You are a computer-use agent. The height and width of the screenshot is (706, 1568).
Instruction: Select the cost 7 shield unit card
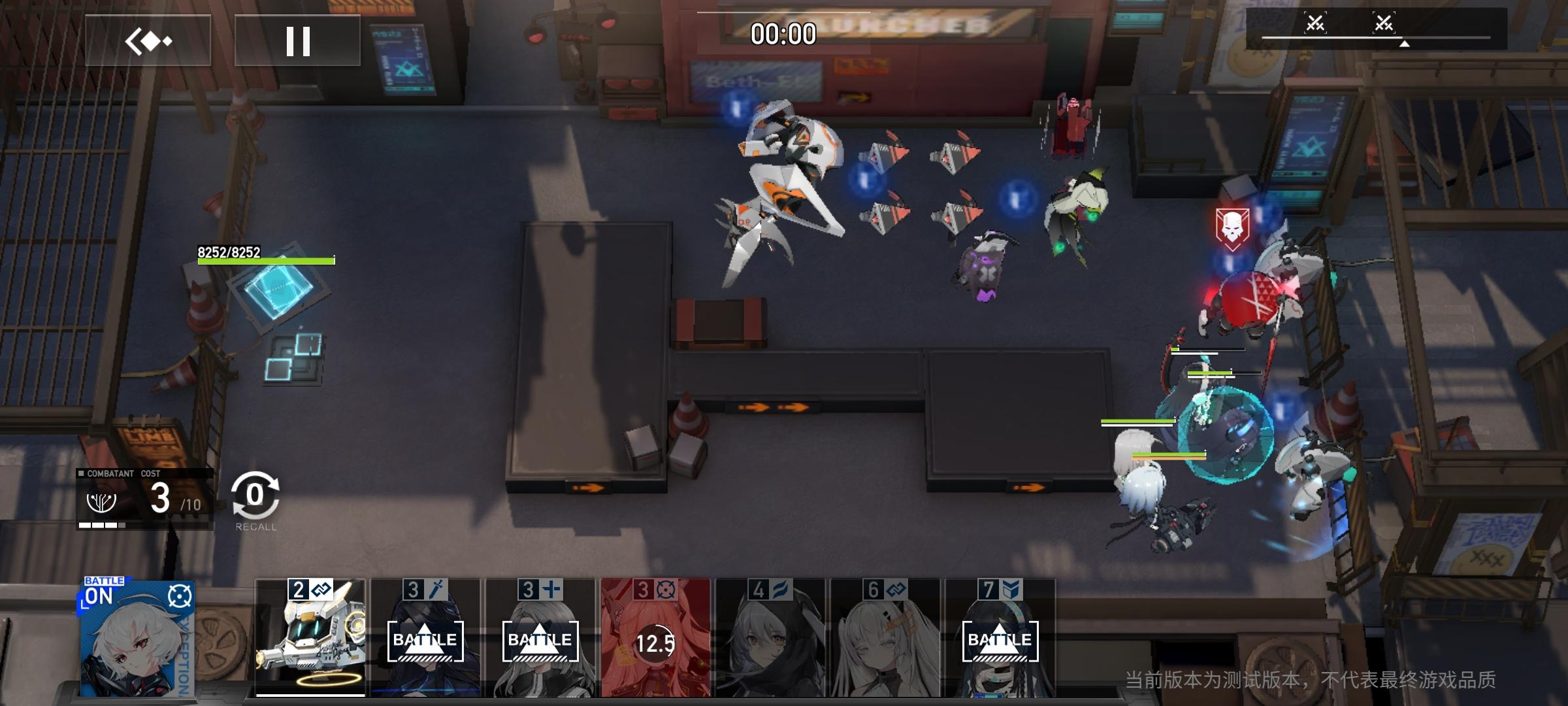coord(1000,637)
